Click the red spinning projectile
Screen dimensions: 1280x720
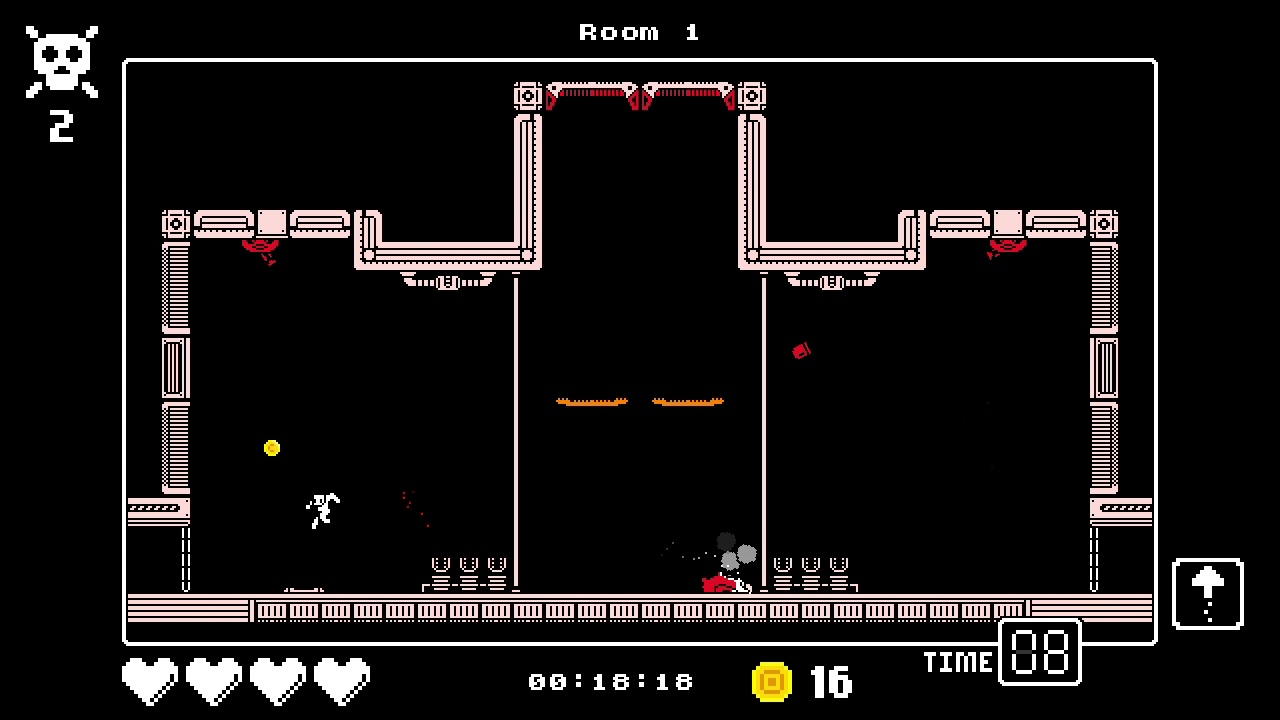pos(800,351)
